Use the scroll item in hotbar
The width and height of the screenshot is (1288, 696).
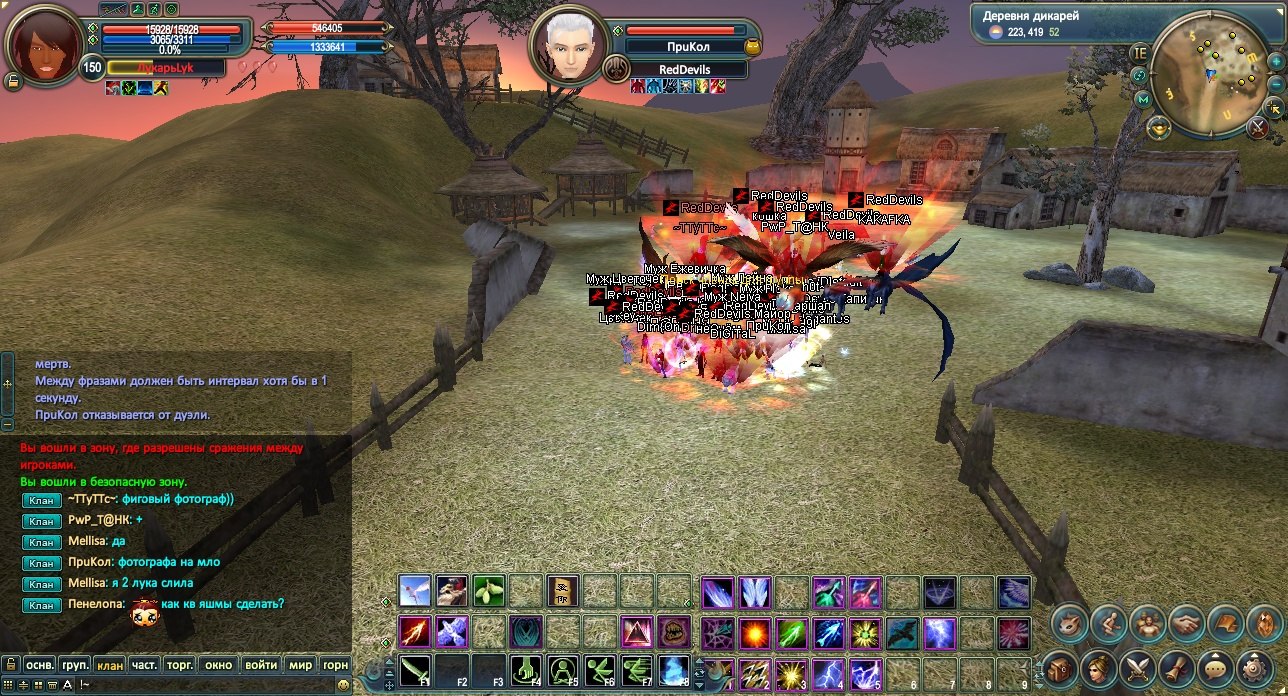click(x=563, y=591)
